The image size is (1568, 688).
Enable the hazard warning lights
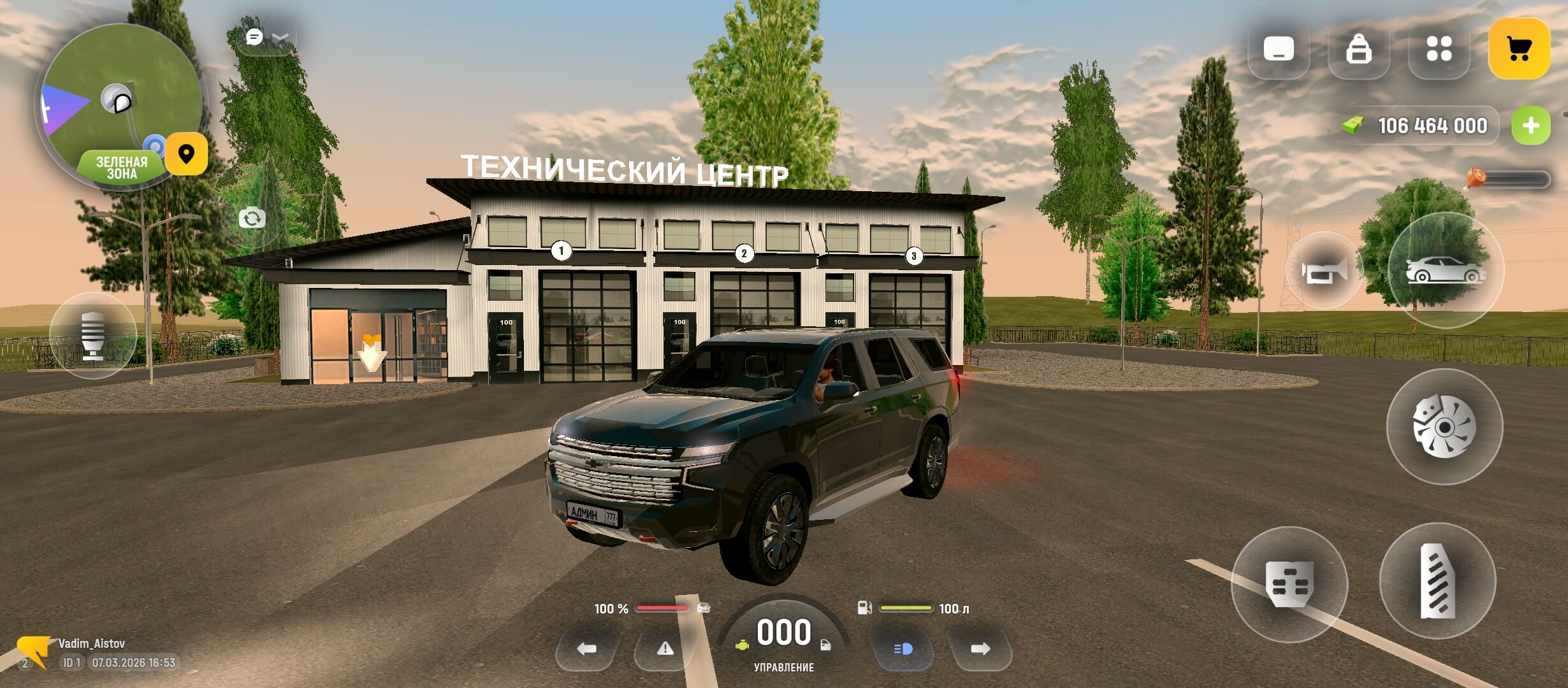coord(667,647)
